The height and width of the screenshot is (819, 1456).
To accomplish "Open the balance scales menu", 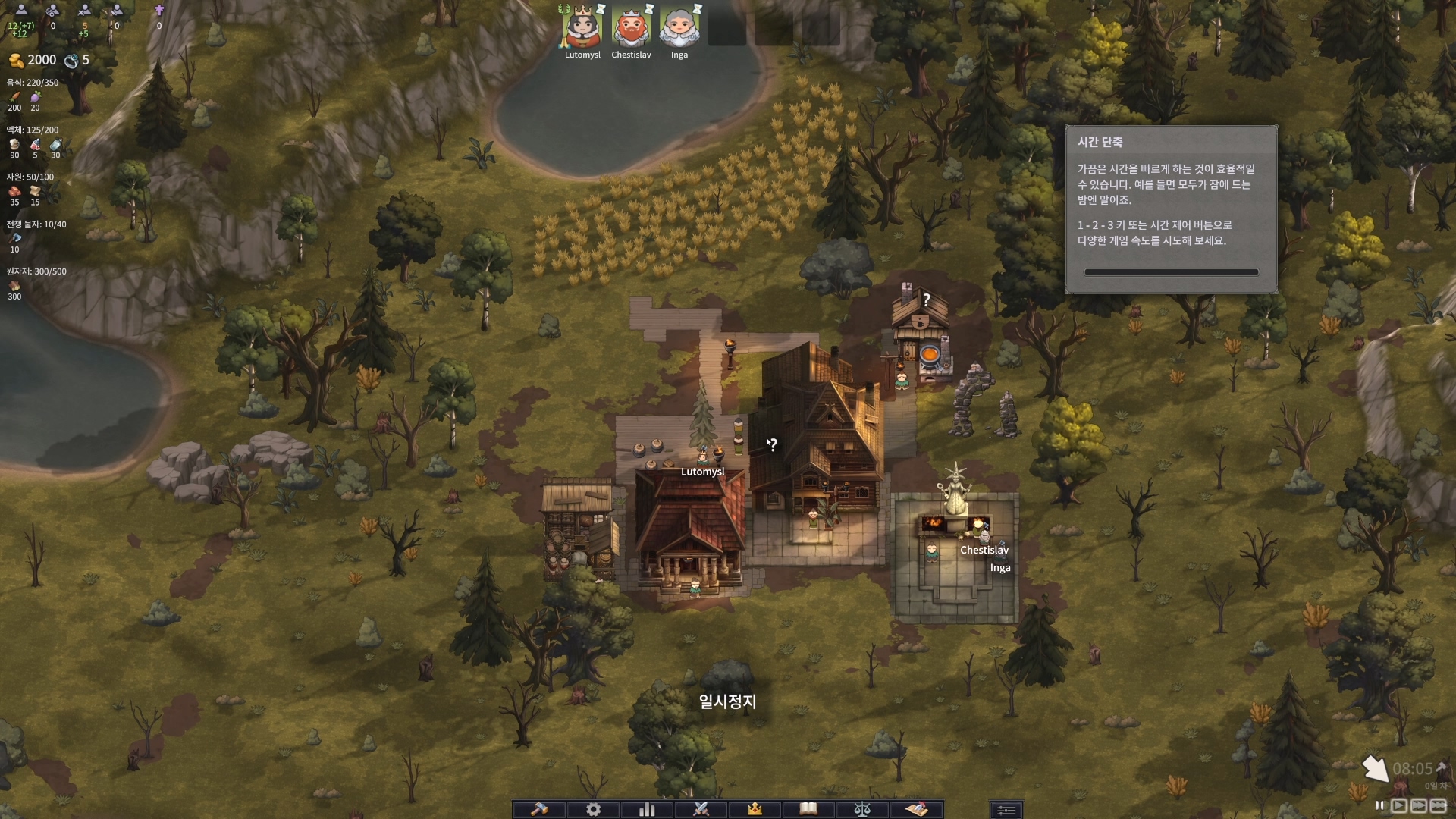I will (862, 809).
